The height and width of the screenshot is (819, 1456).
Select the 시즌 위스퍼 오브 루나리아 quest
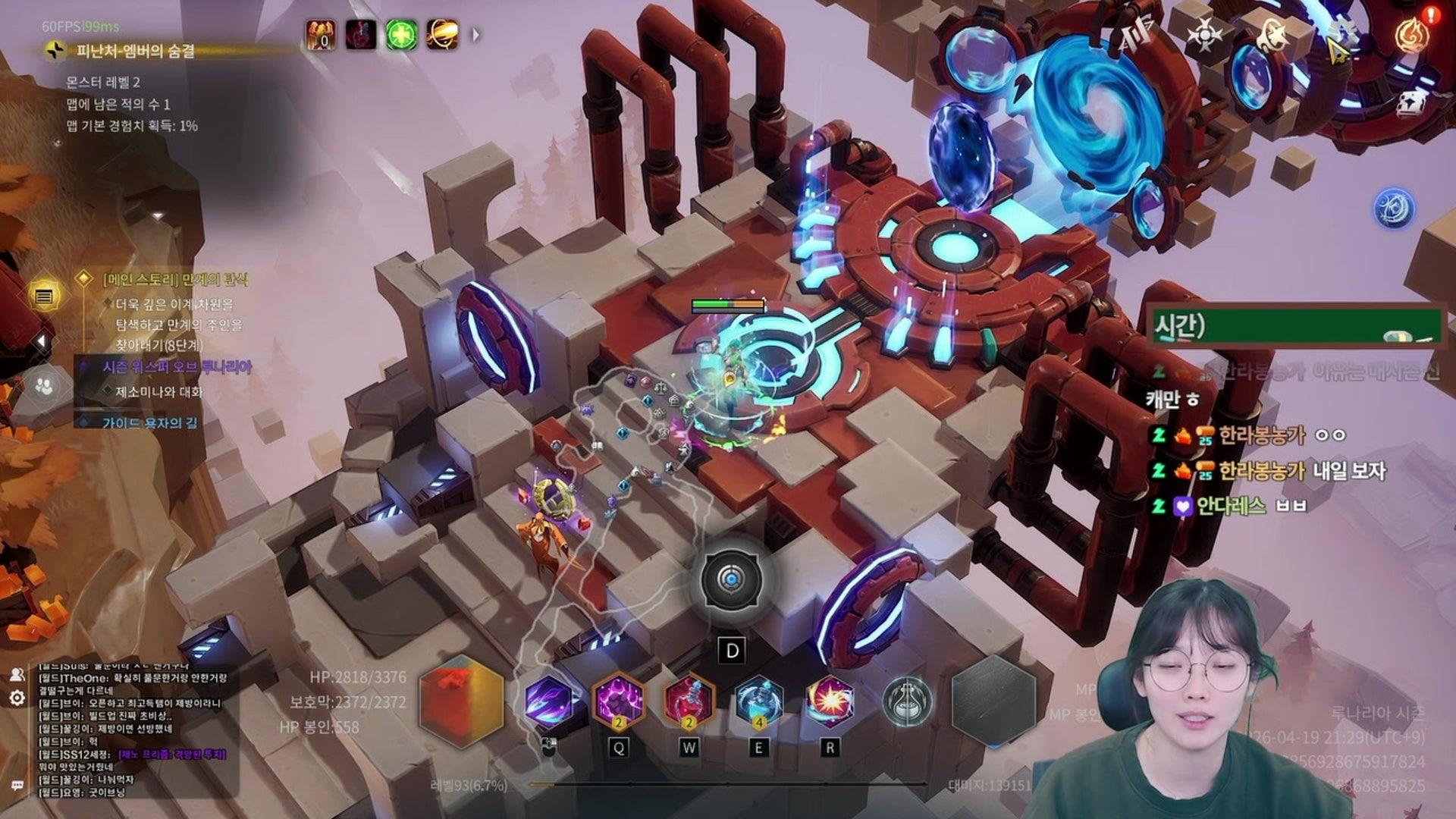[177, 368]
